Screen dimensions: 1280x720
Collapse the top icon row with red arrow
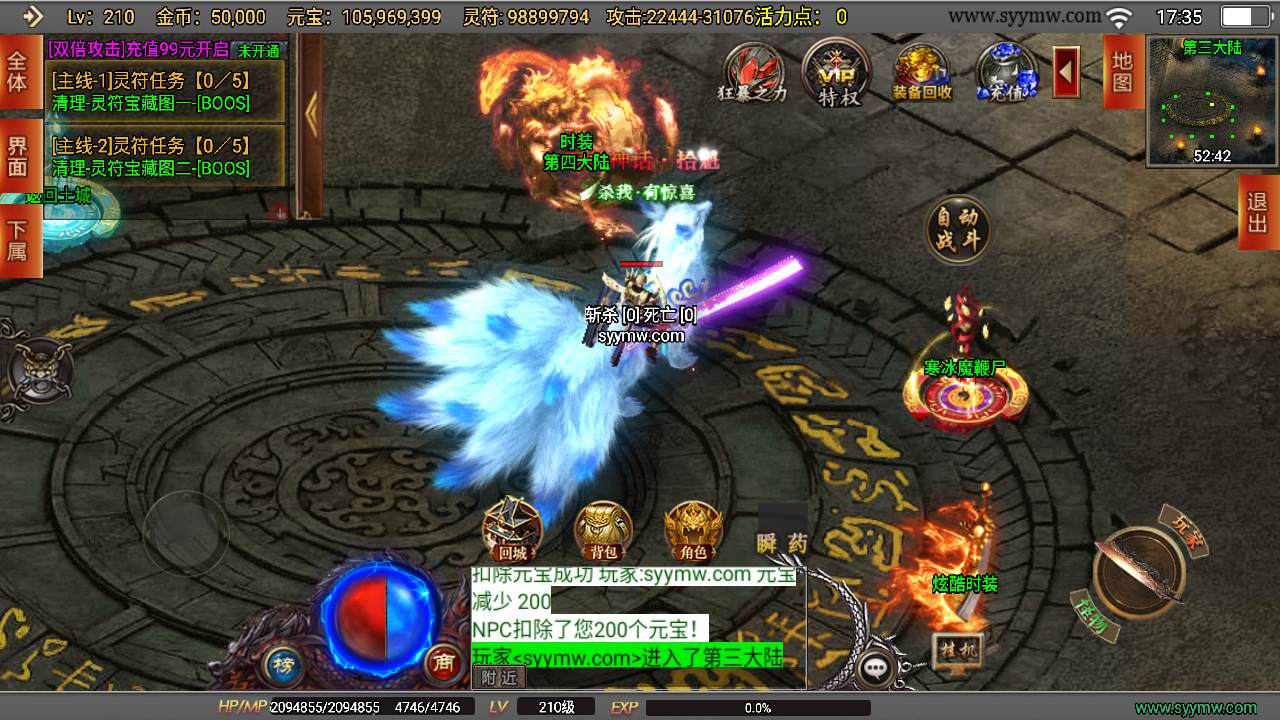(x=1066, y=72)
